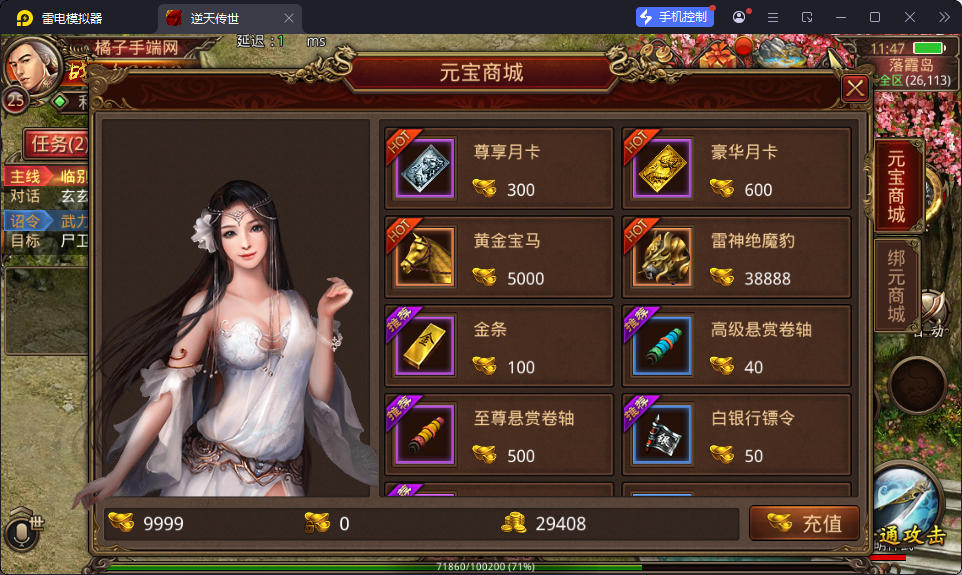
Task: Select the 尊享月卡 item
Action: (x=498, y=170)
